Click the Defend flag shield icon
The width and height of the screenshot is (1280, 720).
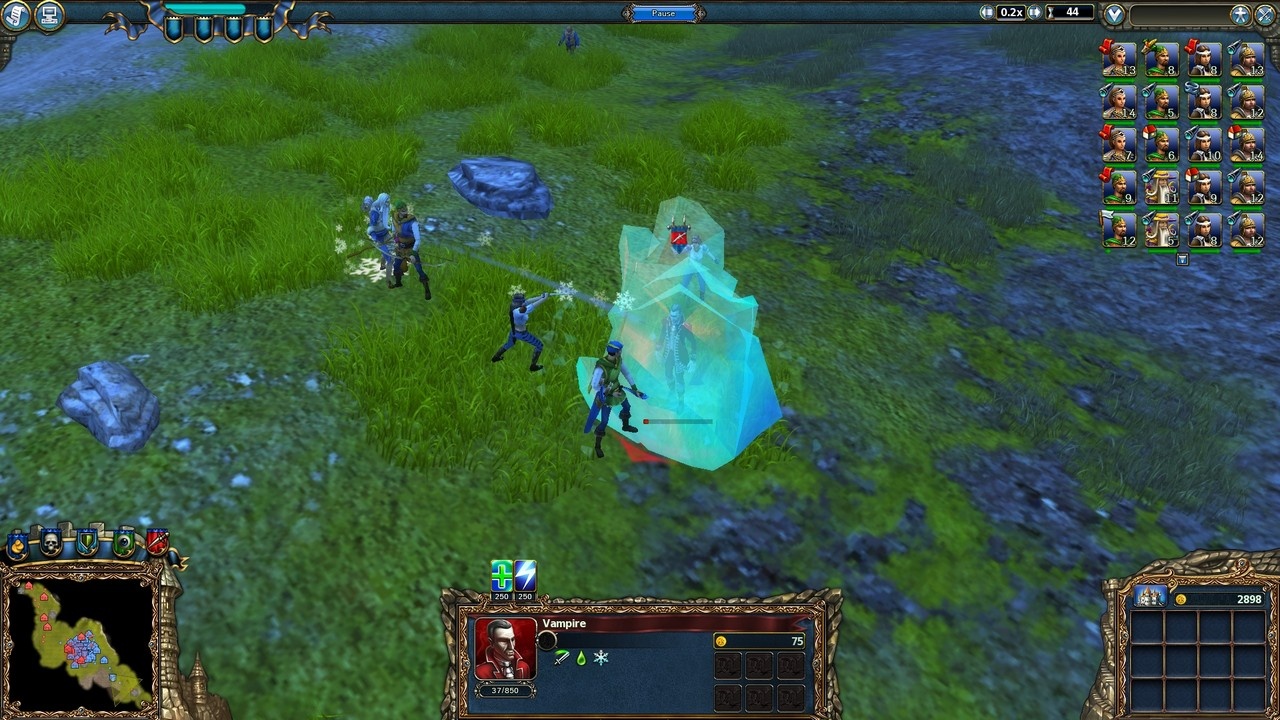click(86, 542)
